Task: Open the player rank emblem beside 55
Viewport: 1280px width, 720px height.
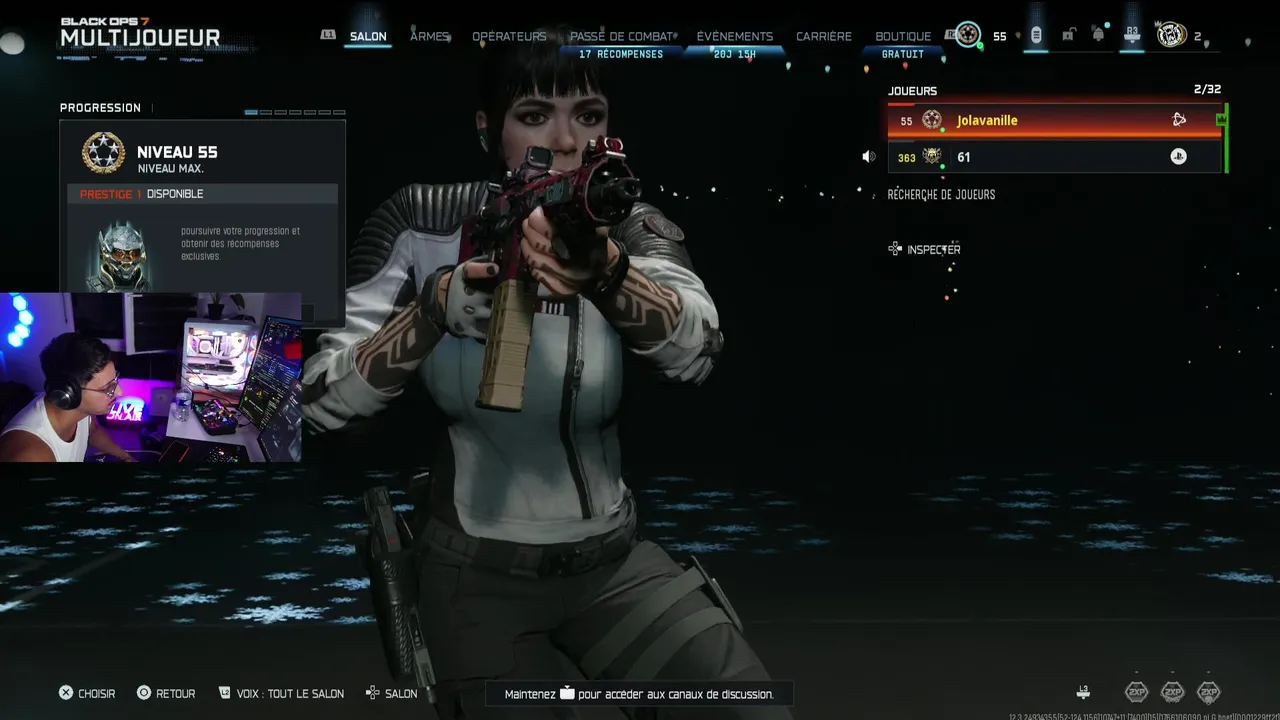Action: coord(967,35)
